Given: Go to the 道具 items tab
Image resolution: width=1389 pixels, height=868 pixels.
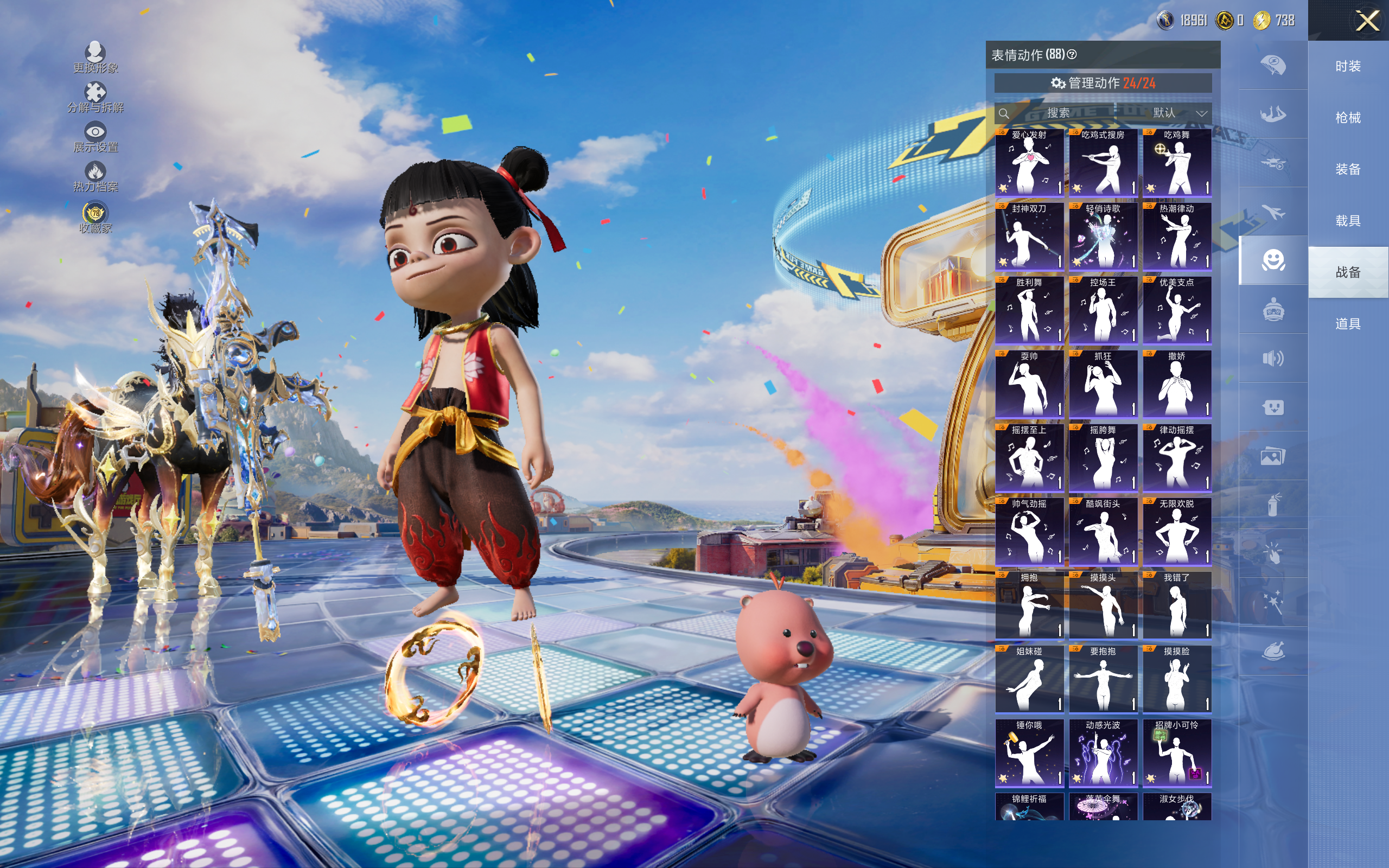Looking at the screenshot, I should (1348, 324).
